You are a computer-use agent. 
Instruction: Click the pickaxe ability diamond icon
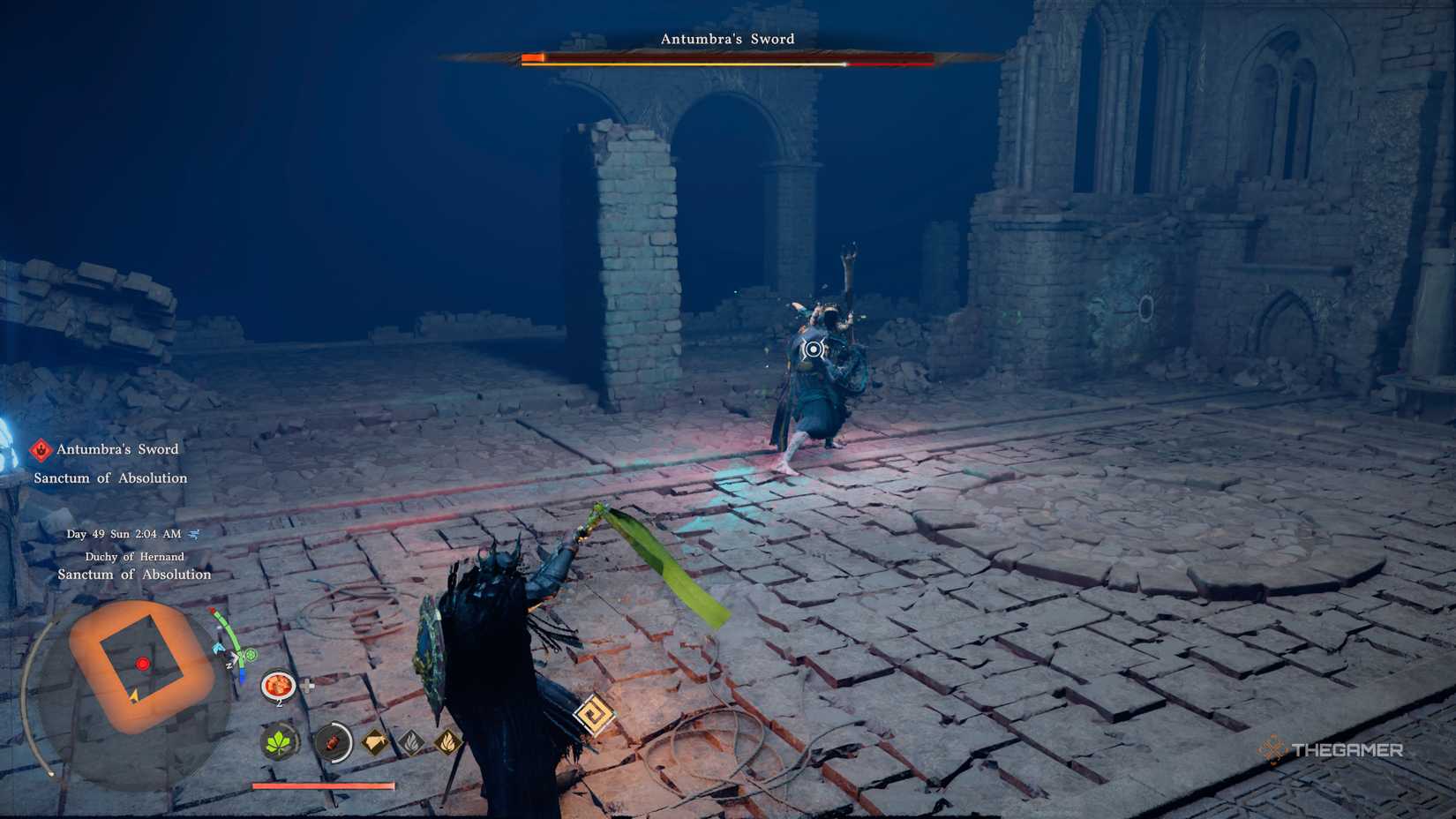373,740
